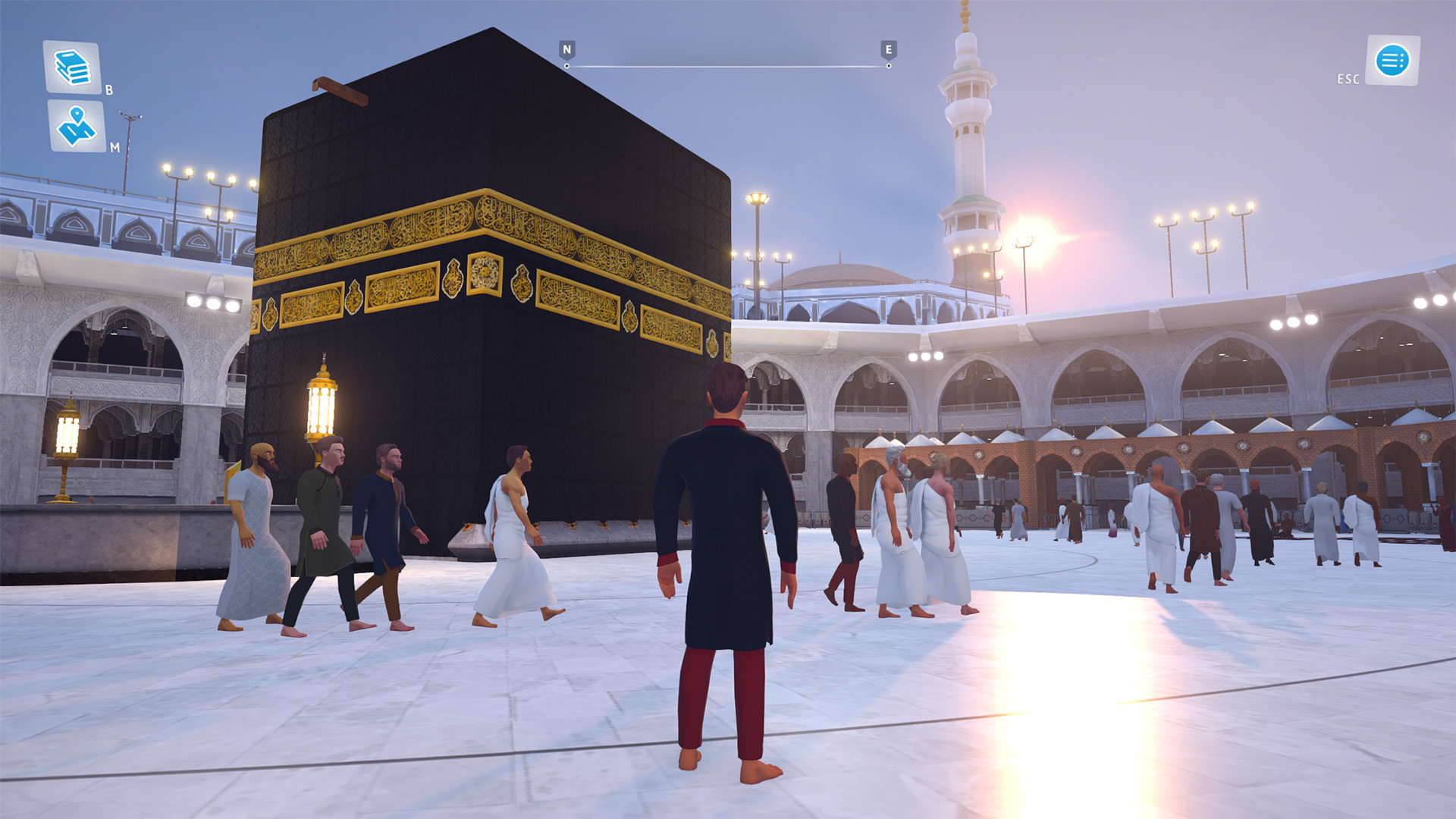This screenshot has height=819, width=1456.
Task: Expand the books collection panel
Action: [x=72, y=68]
